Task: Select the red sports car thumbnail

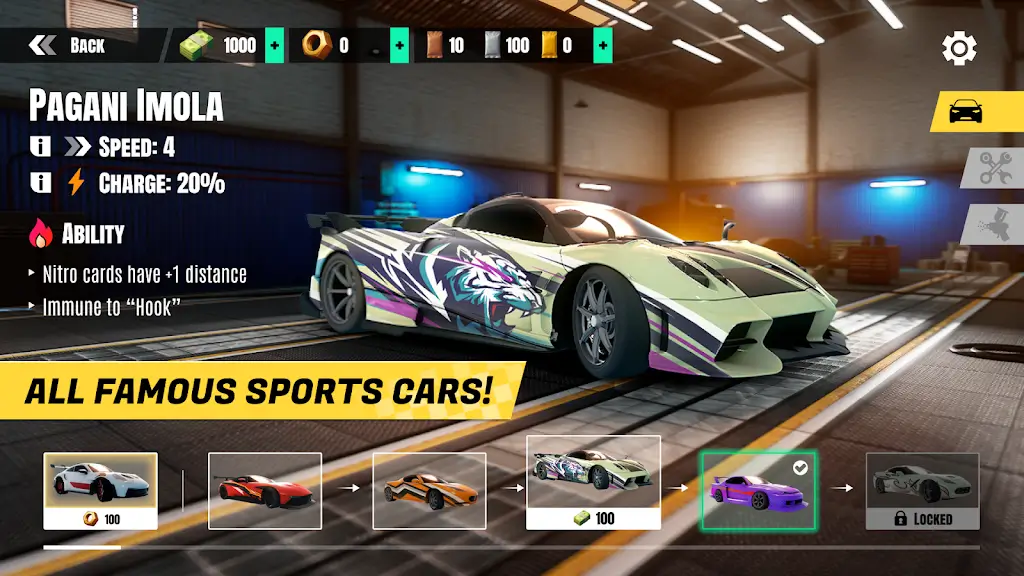Action: tap(265, 490)
